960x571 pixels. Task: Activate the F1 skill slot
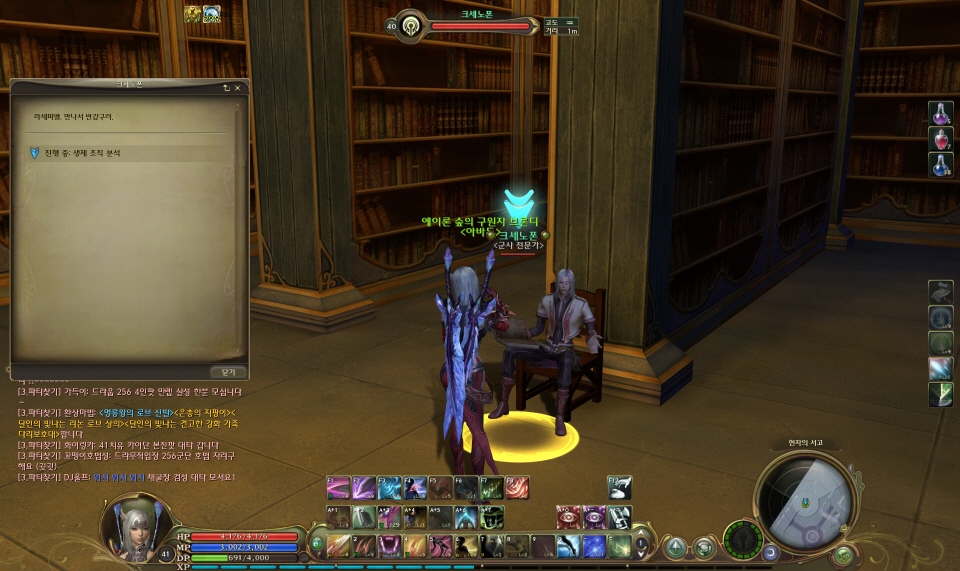coord(338,488)
